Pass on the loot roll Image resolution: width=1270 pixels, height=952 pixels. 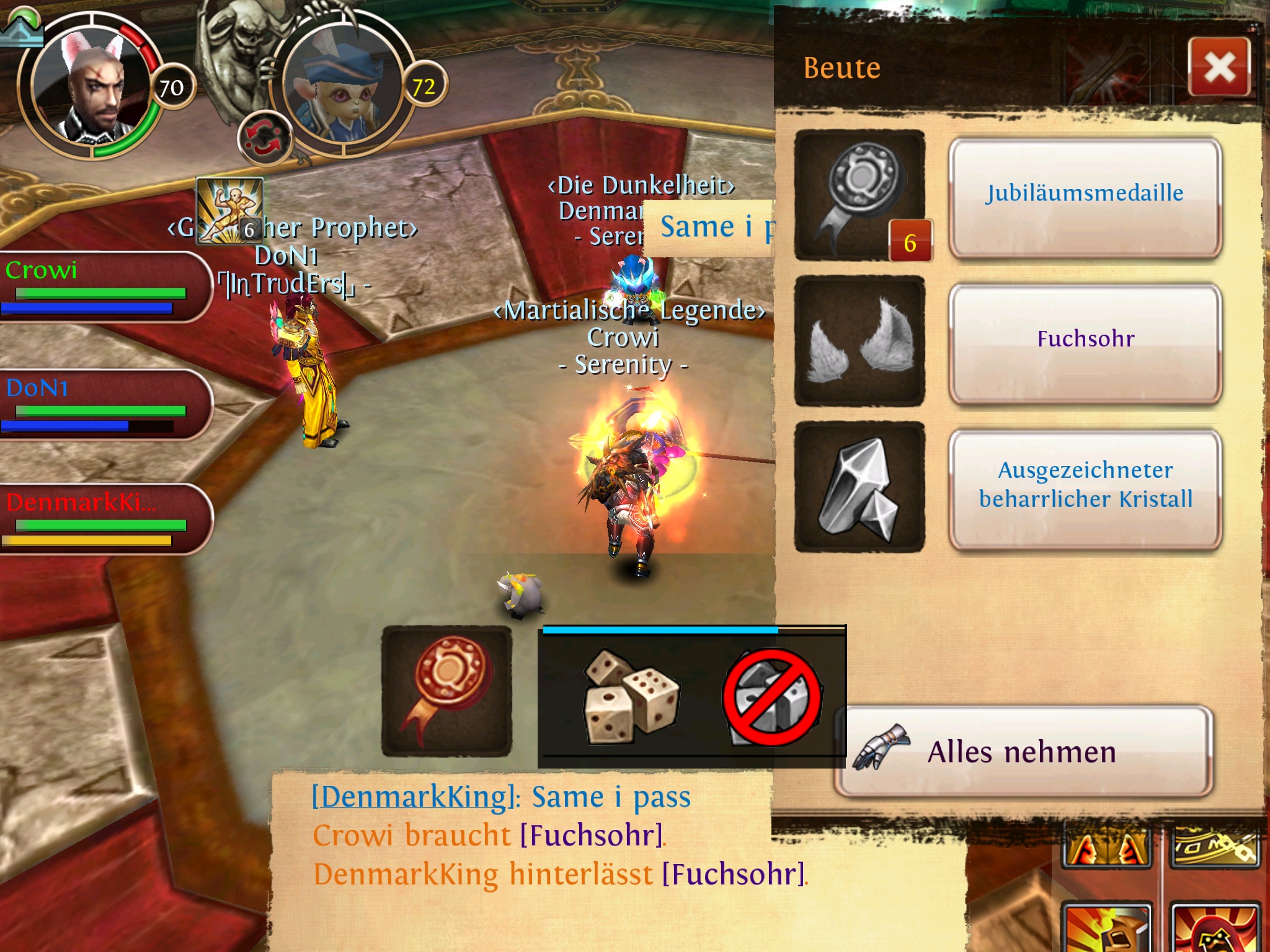(x=772, y=697)
